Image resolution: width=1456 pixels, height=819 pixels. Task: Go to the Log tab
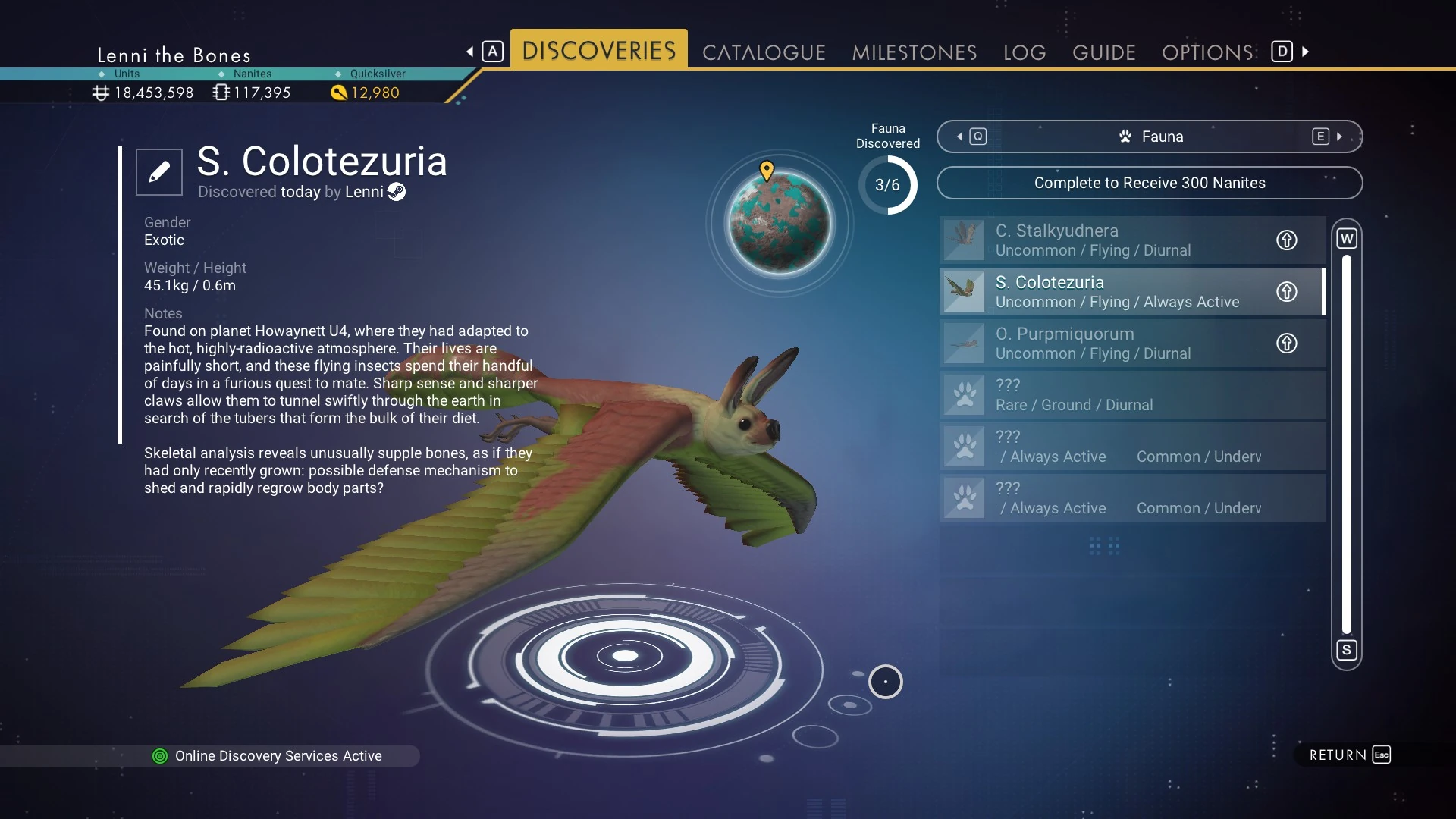[x=1025, y=52]
